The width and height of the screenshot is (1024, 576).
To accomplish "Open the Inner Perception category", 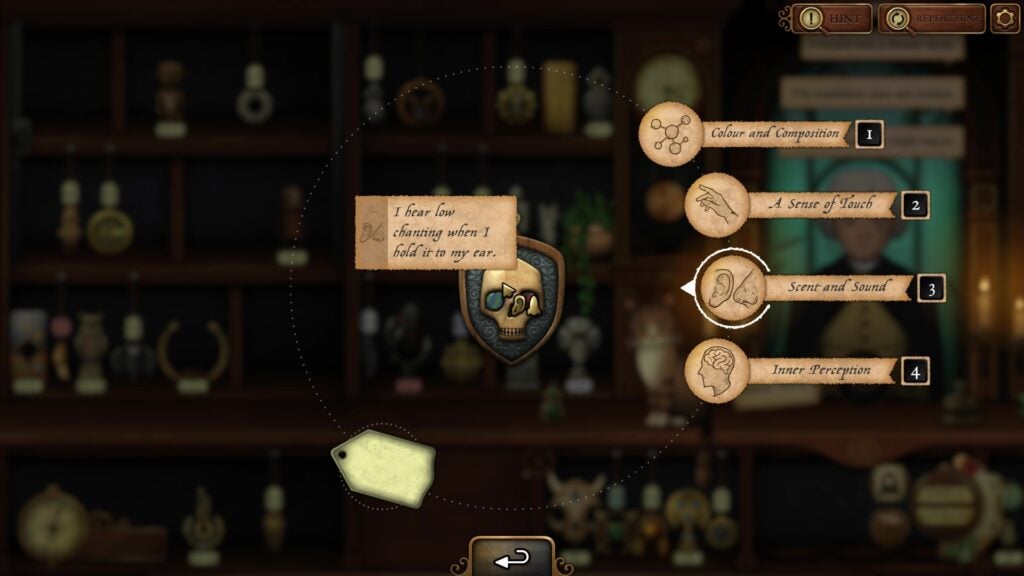I will [x=806, y=371].
